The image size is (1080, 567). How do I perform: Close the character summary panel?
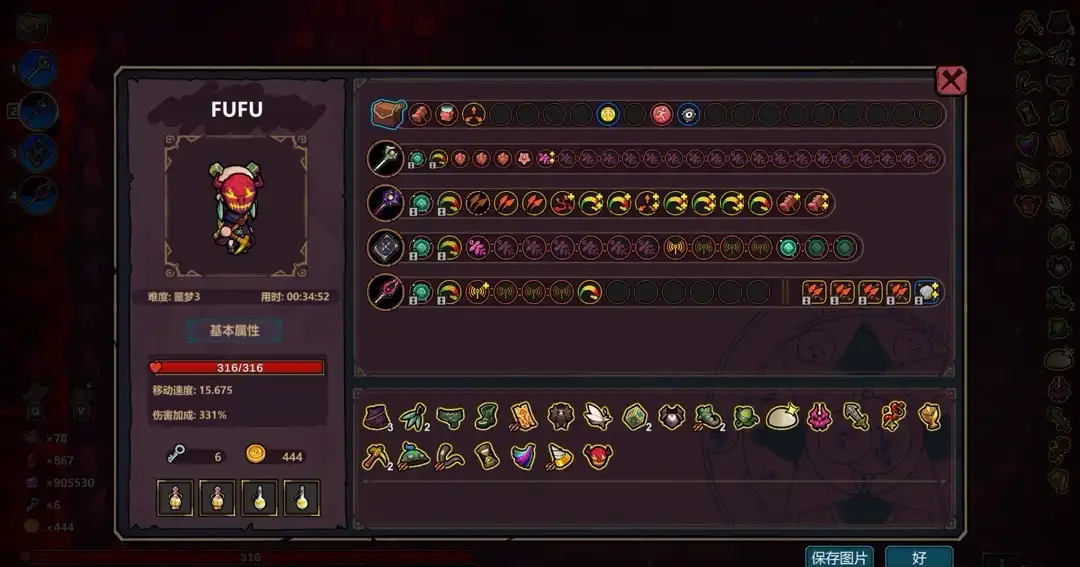[951, 81]
